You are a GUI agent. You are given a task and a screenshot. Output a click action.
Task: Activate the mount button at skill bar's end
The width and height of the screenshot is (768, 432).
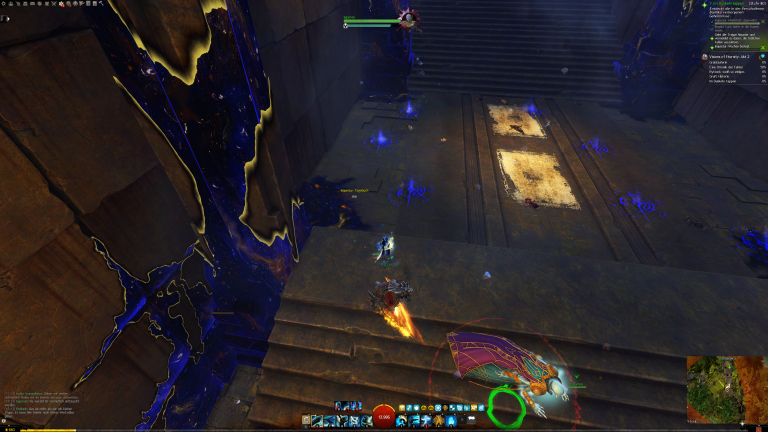[x=468, y=420]
